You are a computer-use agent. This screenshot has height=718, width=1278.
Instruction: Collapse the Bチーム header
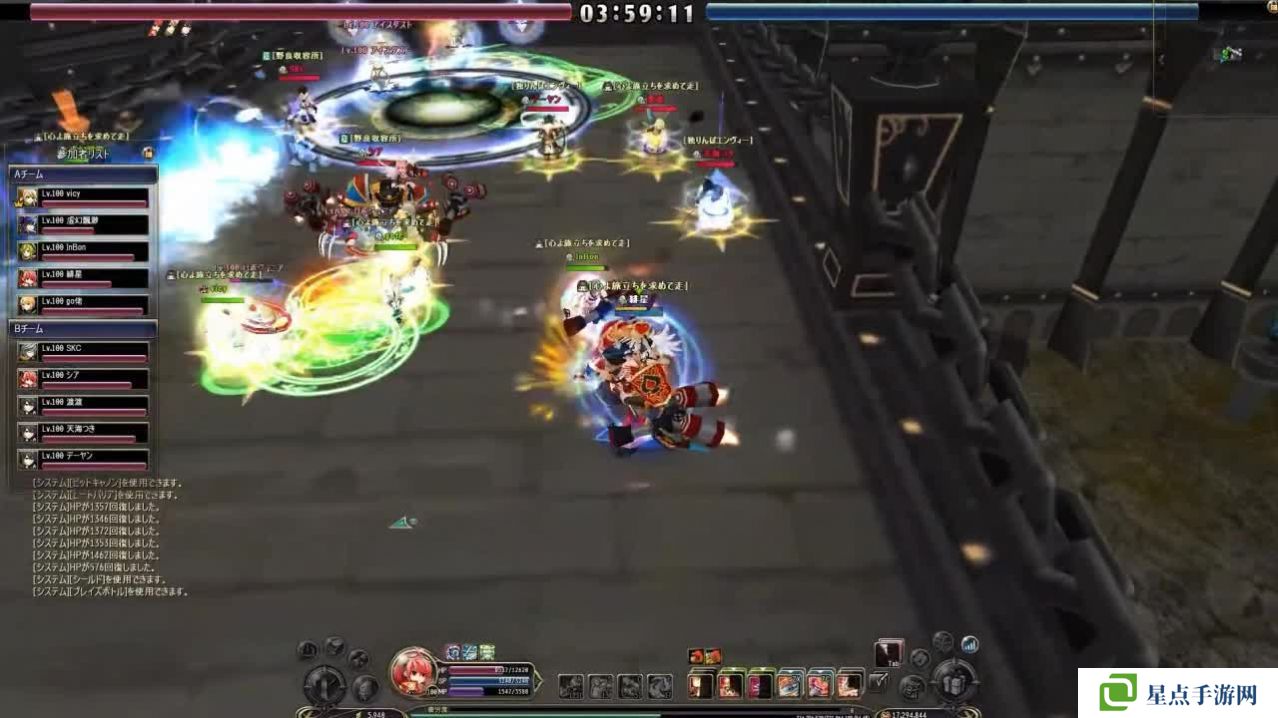pos(82,328)
